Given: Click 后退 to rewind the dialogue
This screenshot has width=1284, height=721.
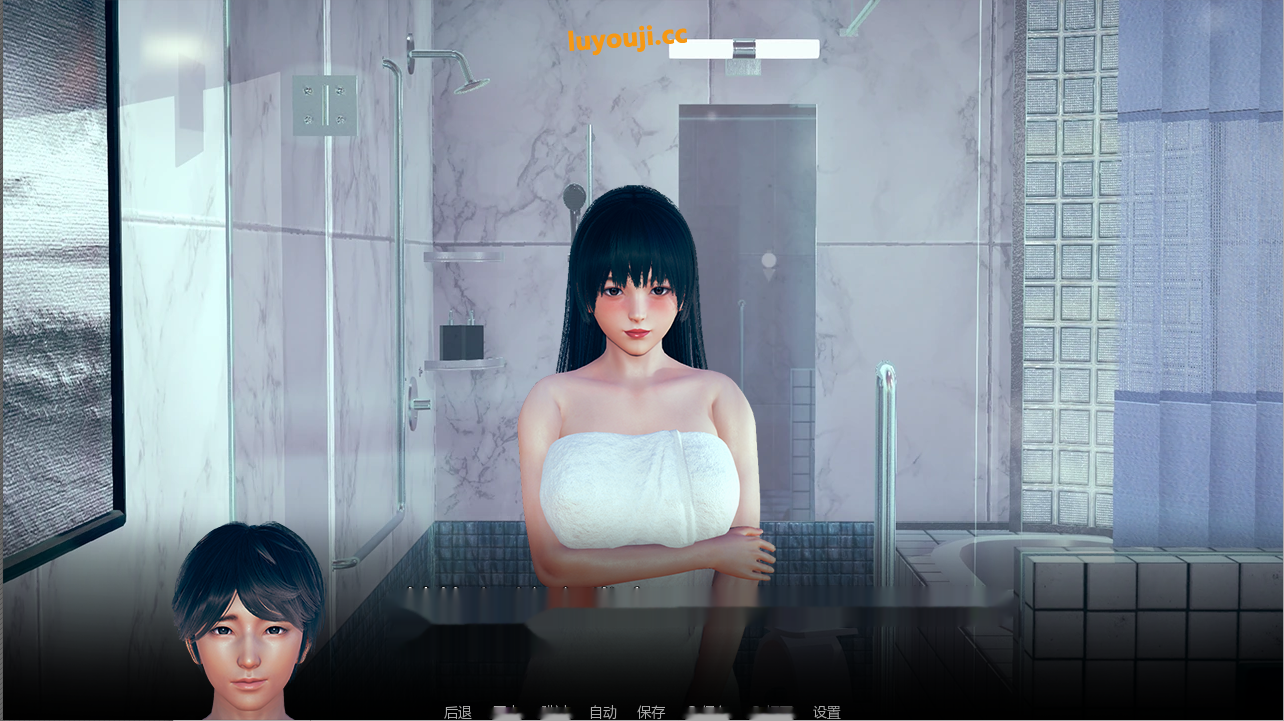Looking at the screenshot, I should point(459,711).
